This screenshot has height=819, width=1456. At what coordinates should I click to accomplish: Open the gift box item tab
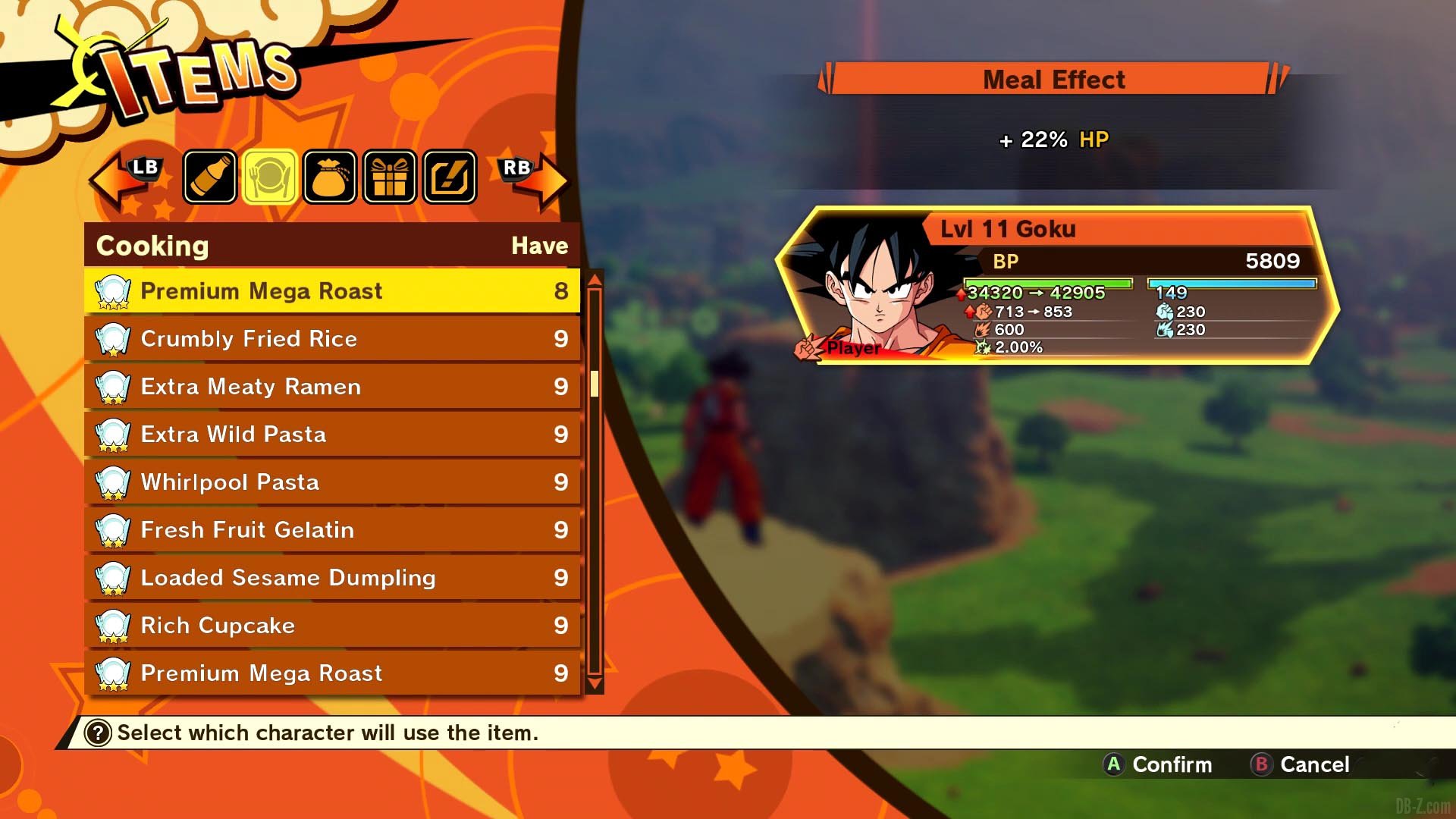389,177
